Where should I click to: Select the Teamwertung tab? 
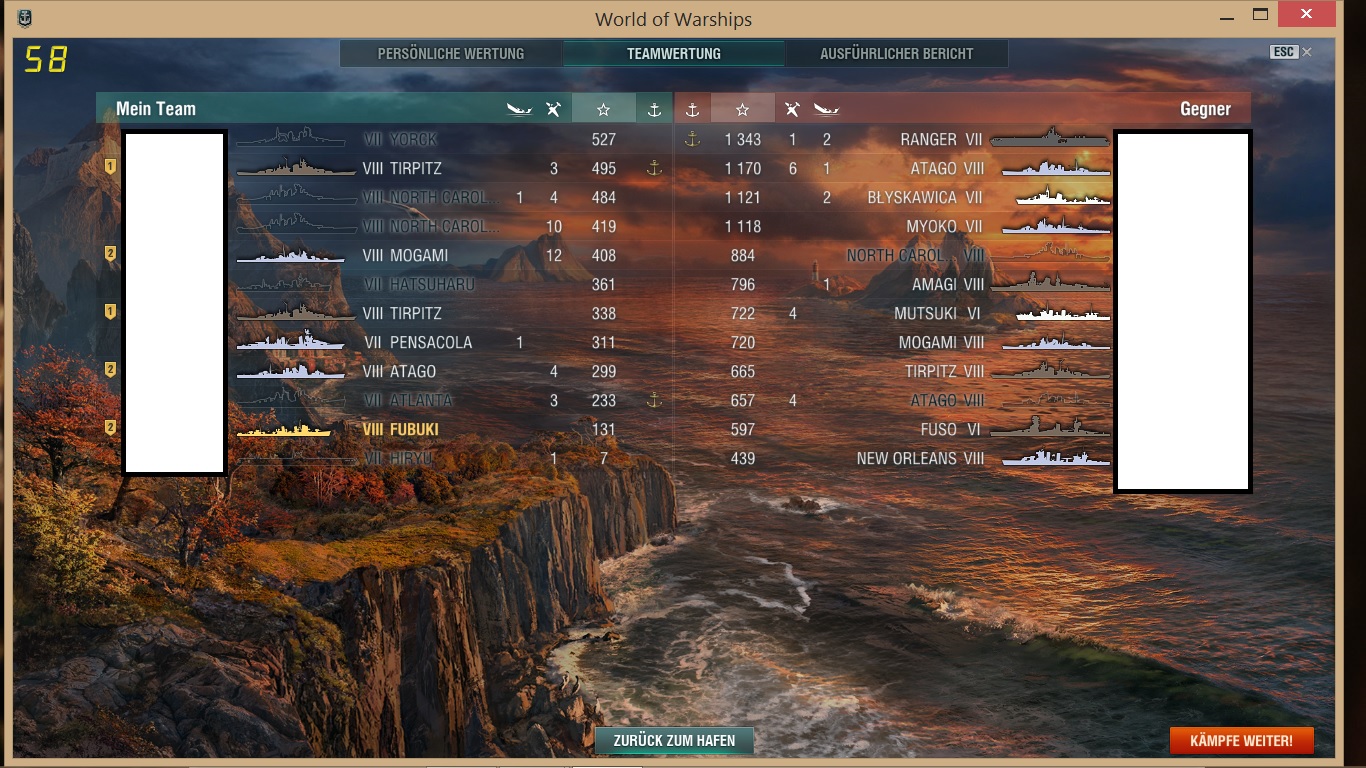tap(673, 54)
